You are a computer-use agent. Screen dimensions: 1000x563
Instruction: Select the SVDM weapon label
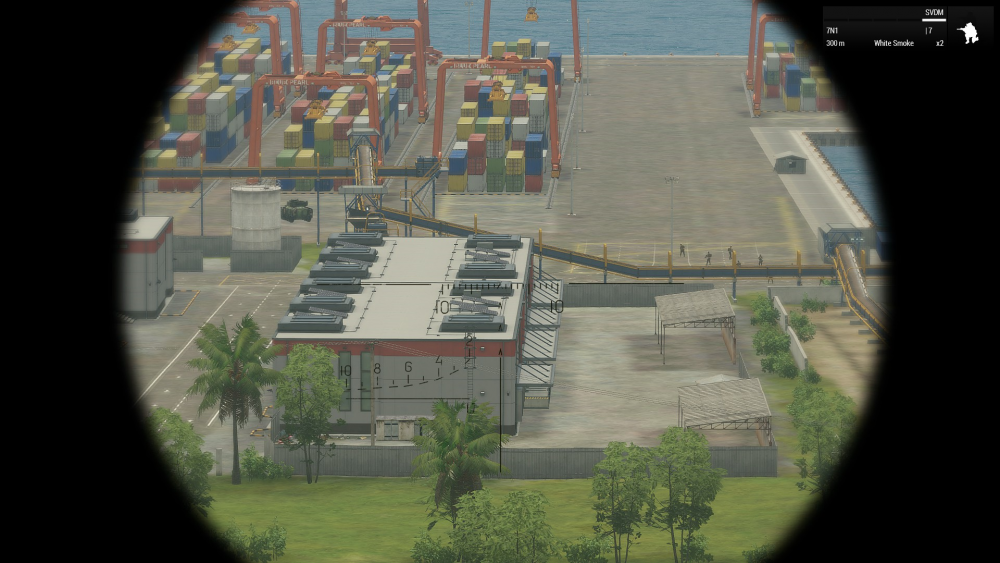point(934,14)
